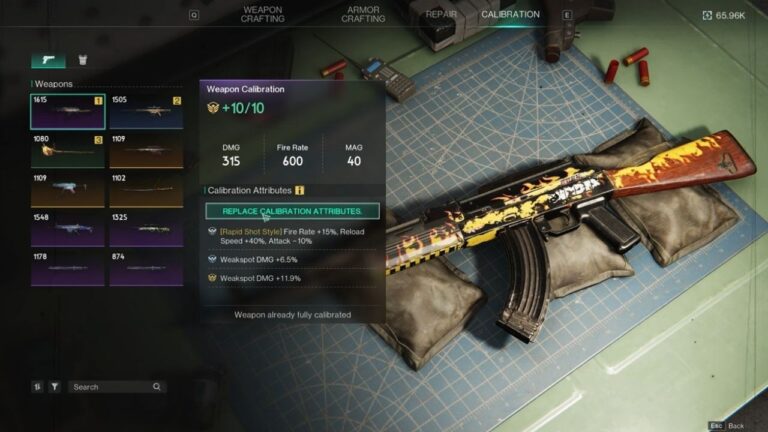Open the weapon list filter funnel
The height and width of the screenshot is (432, 768).
(55, 387)
